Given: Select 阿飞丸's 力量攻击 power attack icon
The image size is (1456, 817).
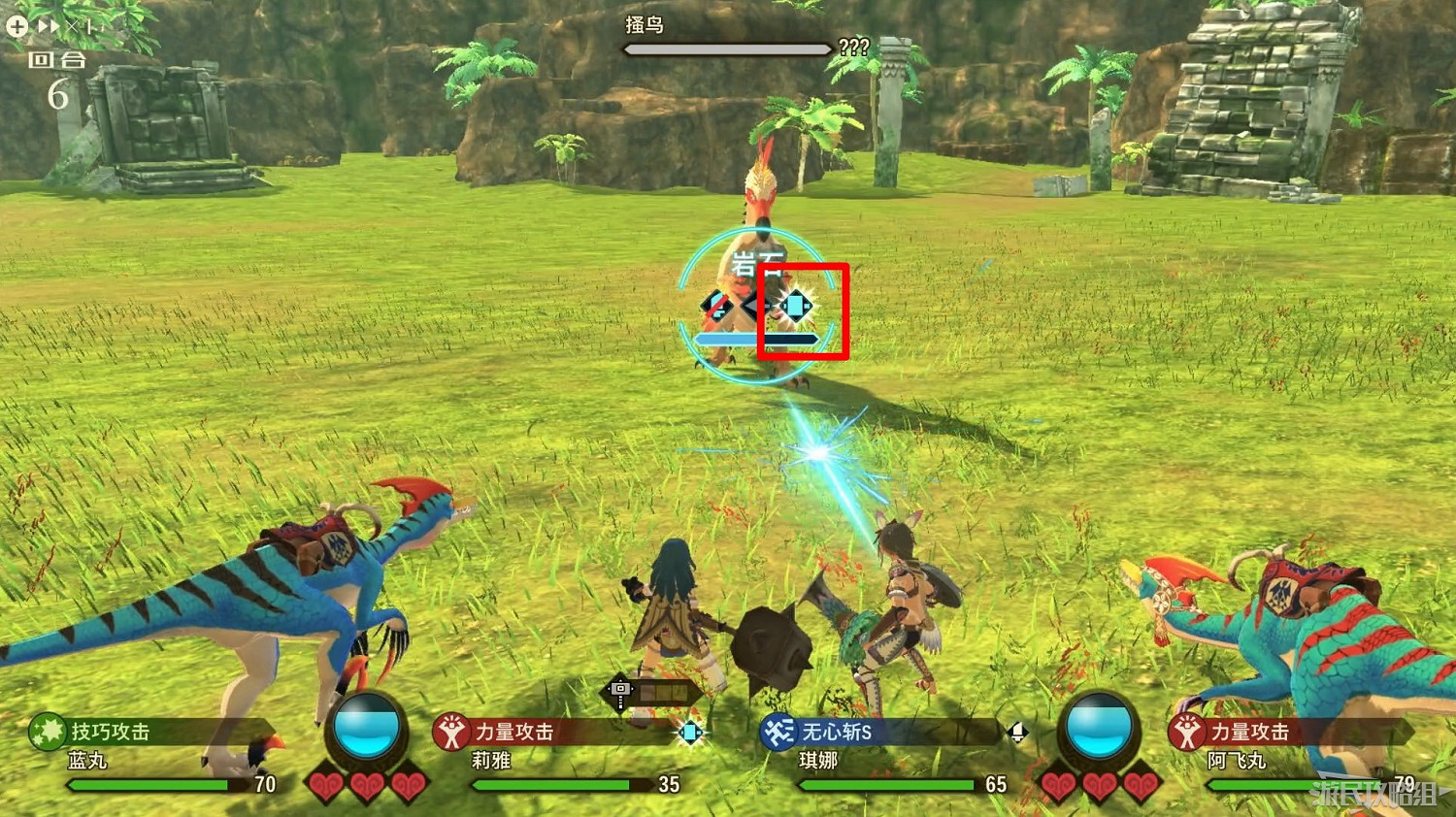Looking at the screenshot, I should [1186, 734].
